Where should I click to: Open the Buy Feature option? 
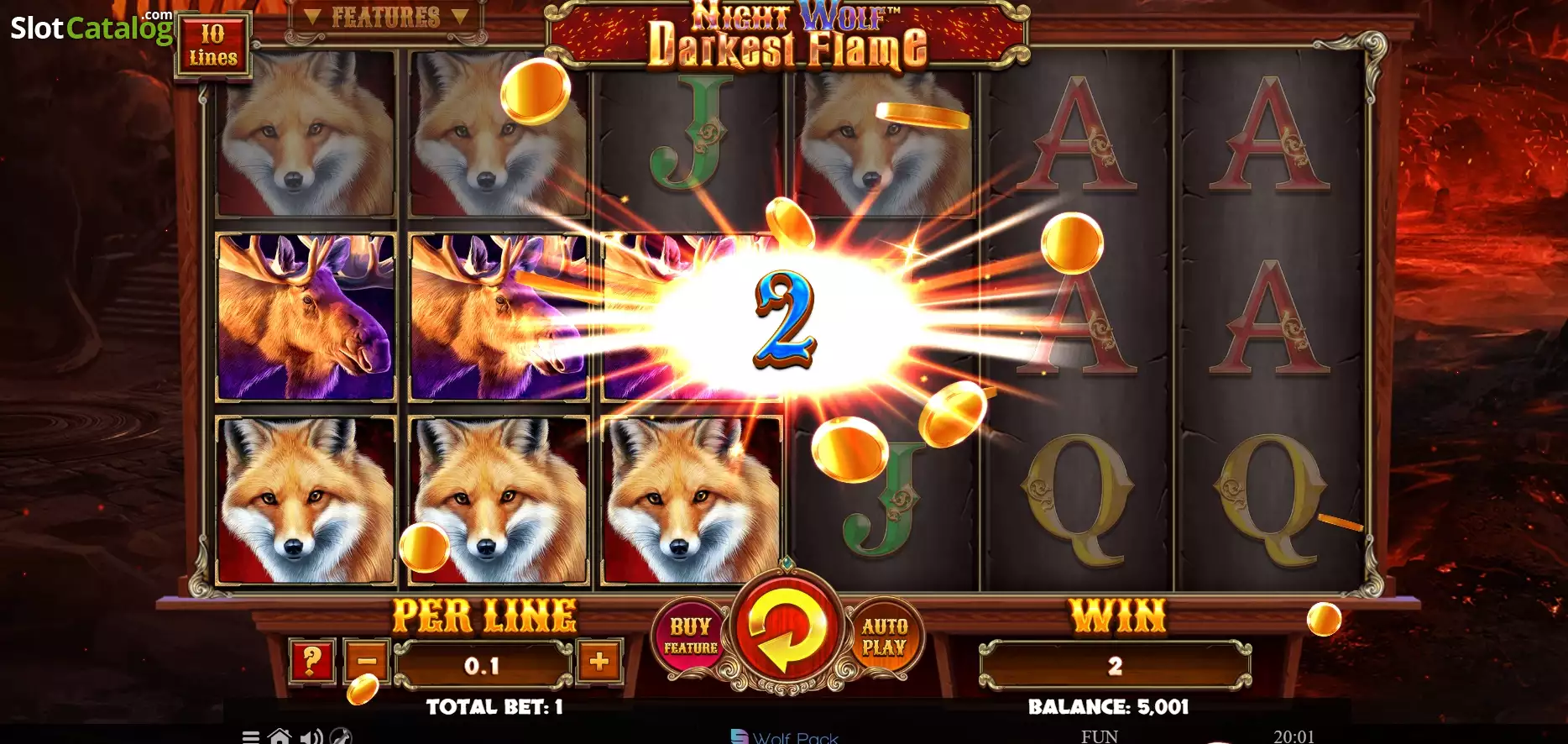pyautogui.click(x=690, y=636)
